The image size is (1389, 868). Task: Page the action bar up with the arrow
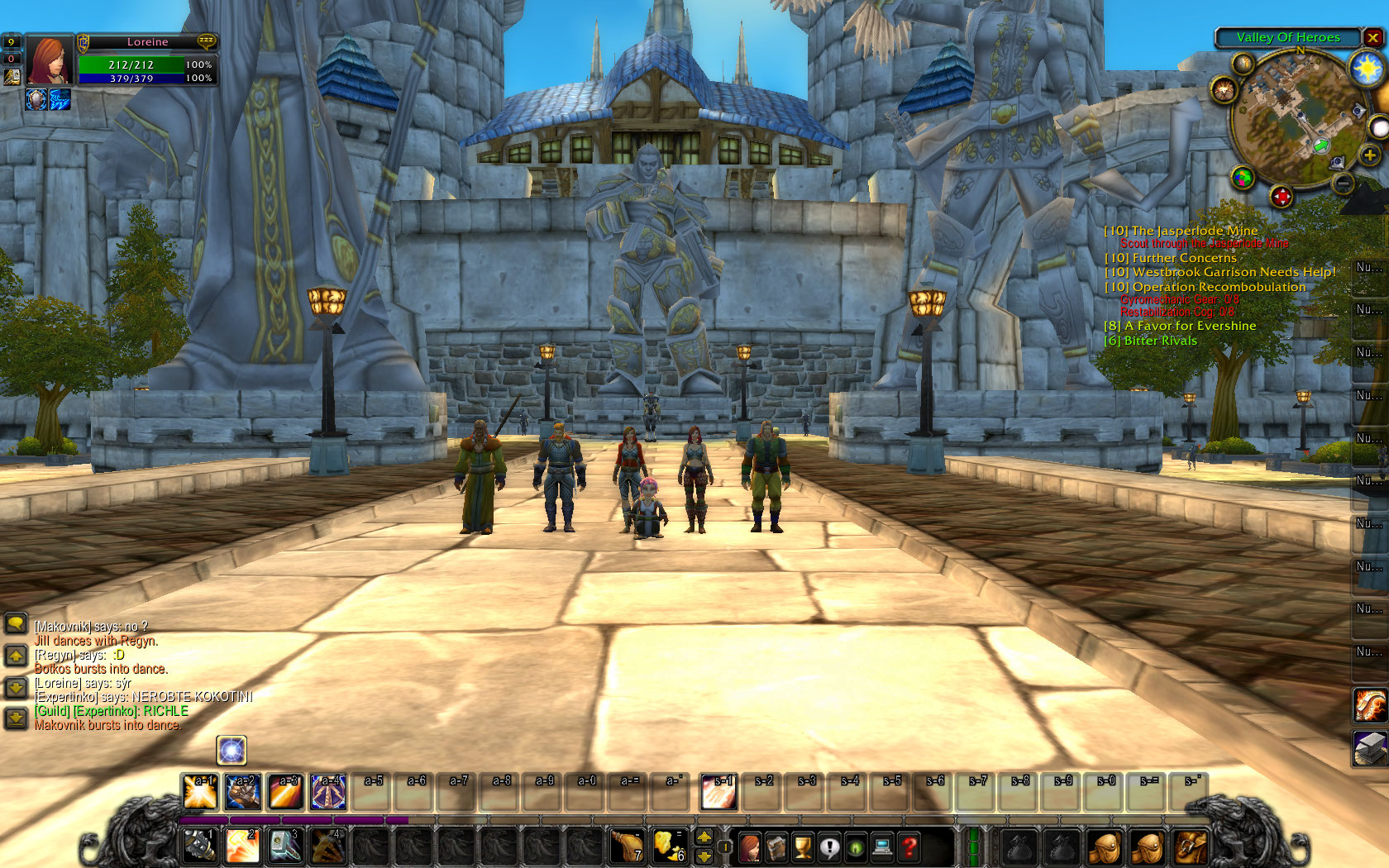point(704,837)
